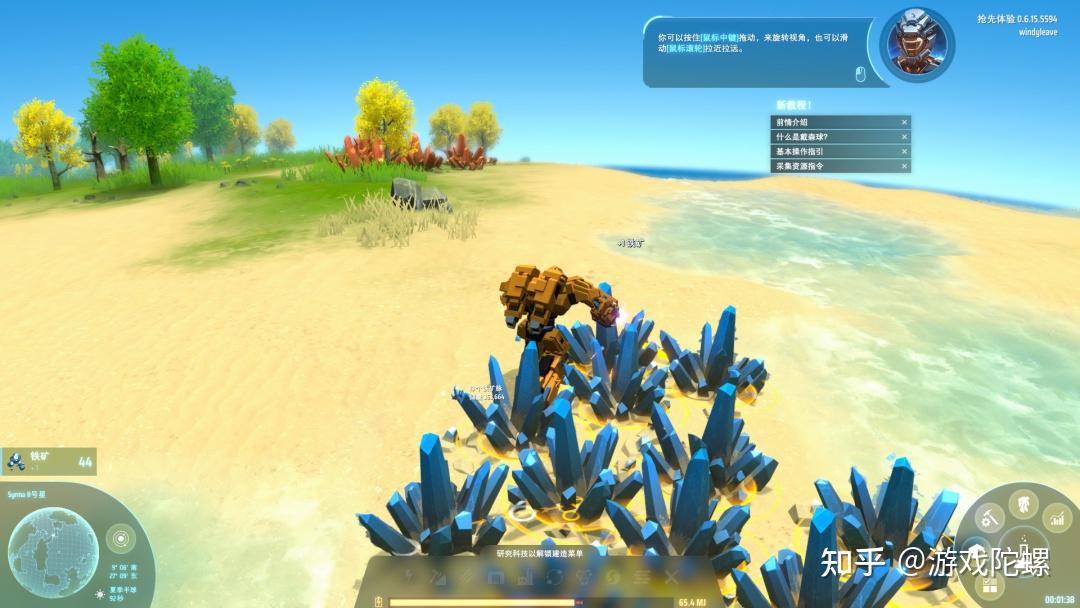Select the 铁矿 iron ore pickup notification
Viewport: 1080px width, 608px height.
click(x=49, y=461)
